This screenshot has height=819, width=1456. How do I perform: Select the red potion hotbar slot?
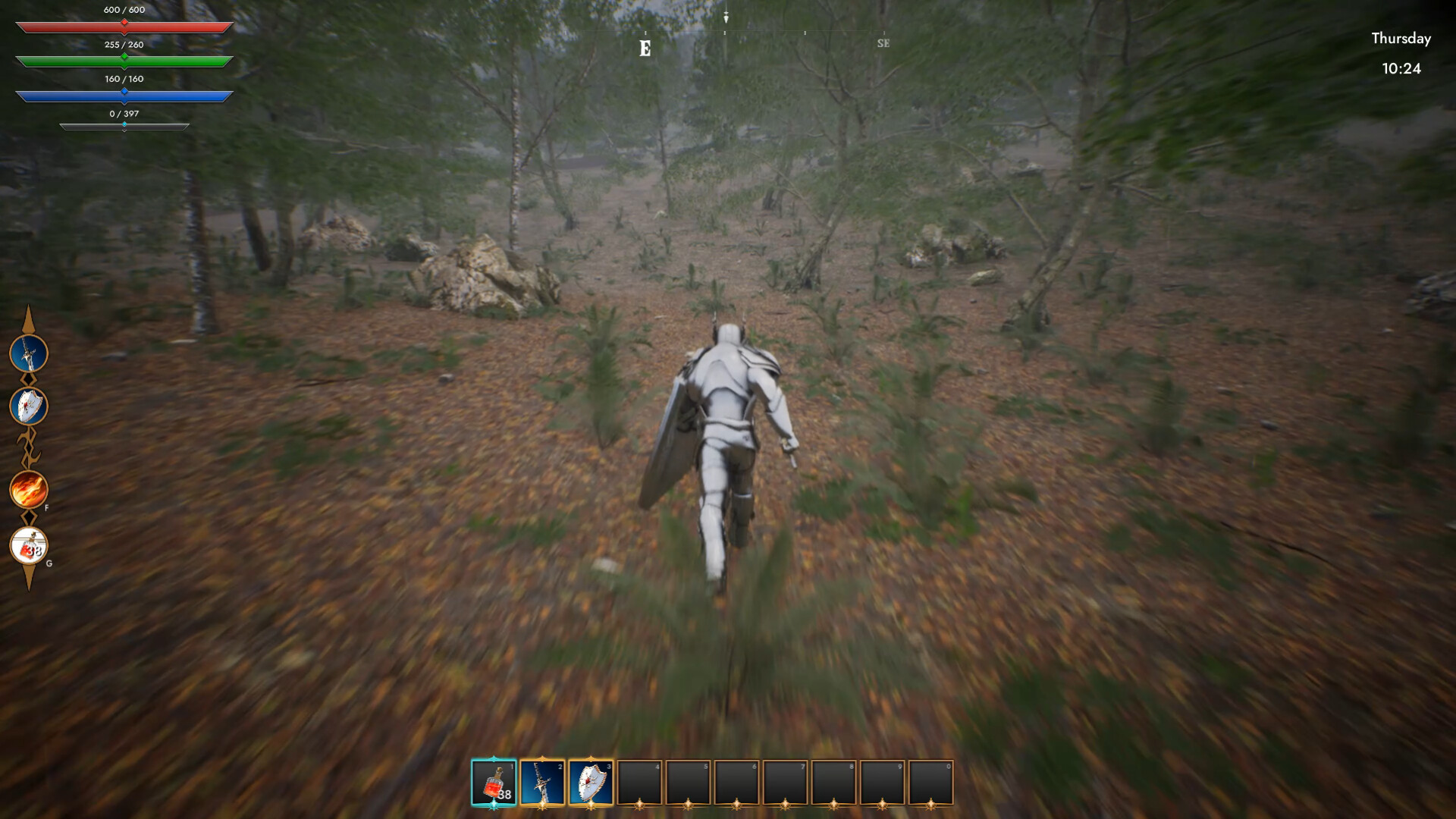coord(494,783)
